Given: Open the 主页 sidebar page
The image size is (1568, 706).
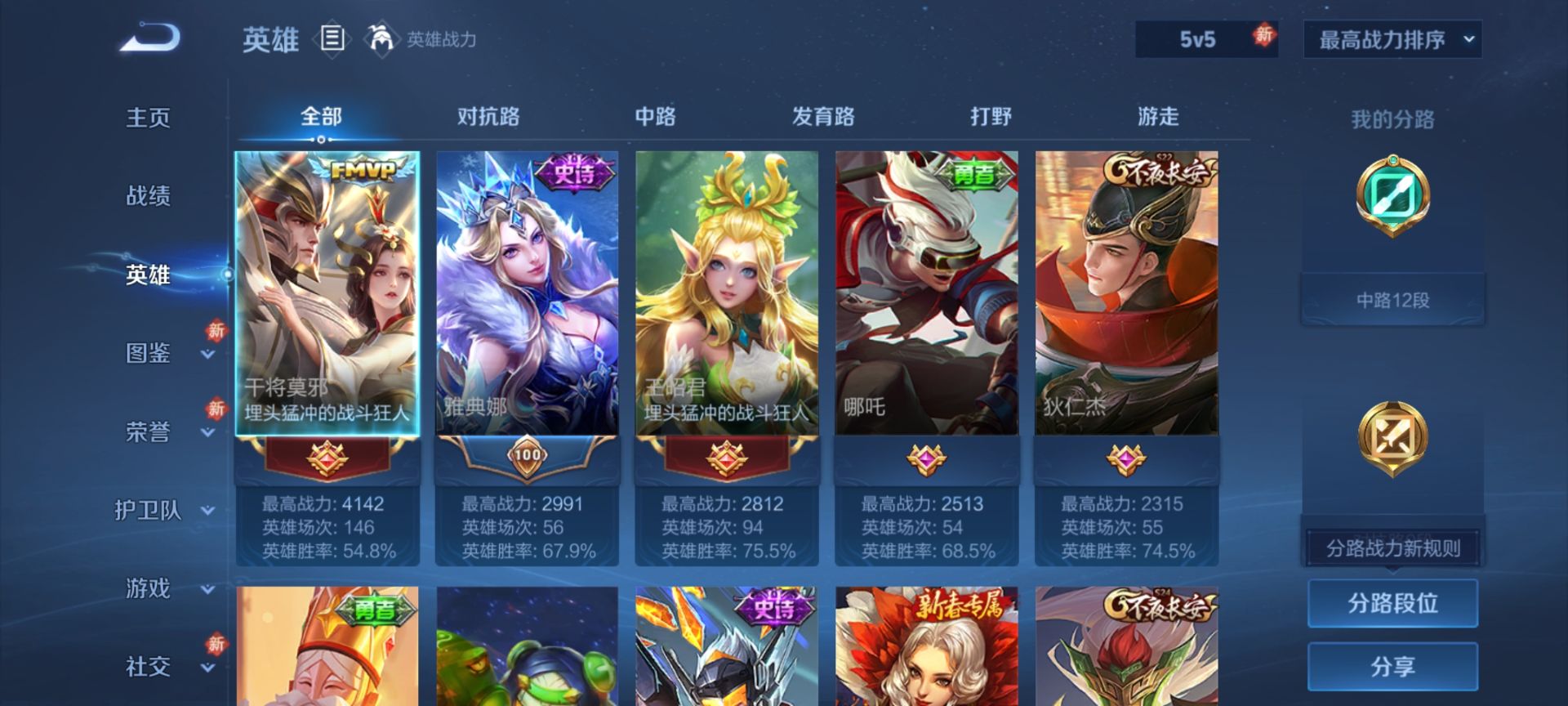Looking at the screenshot, I should tap(148, 118).
